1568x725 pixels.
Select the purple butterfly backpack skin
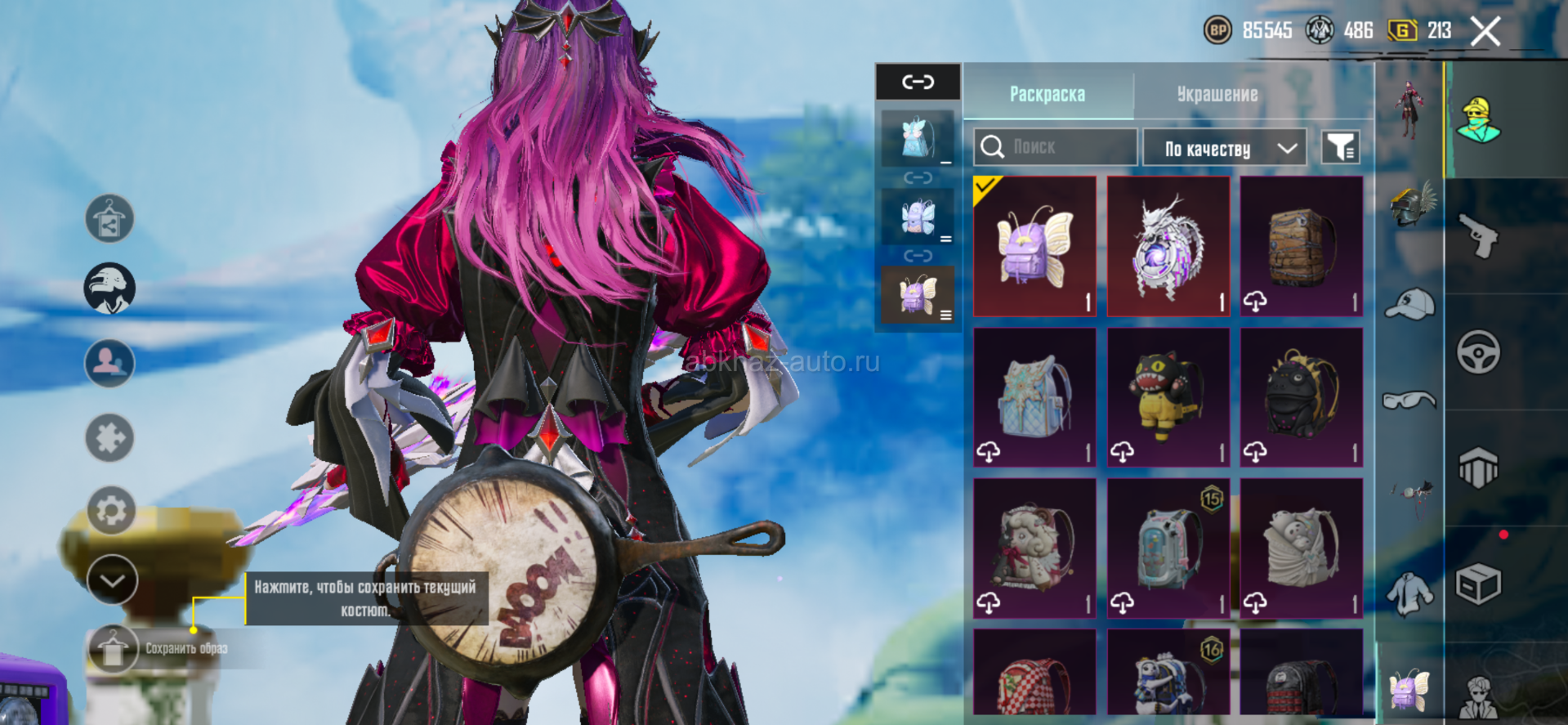(1034, 246)
